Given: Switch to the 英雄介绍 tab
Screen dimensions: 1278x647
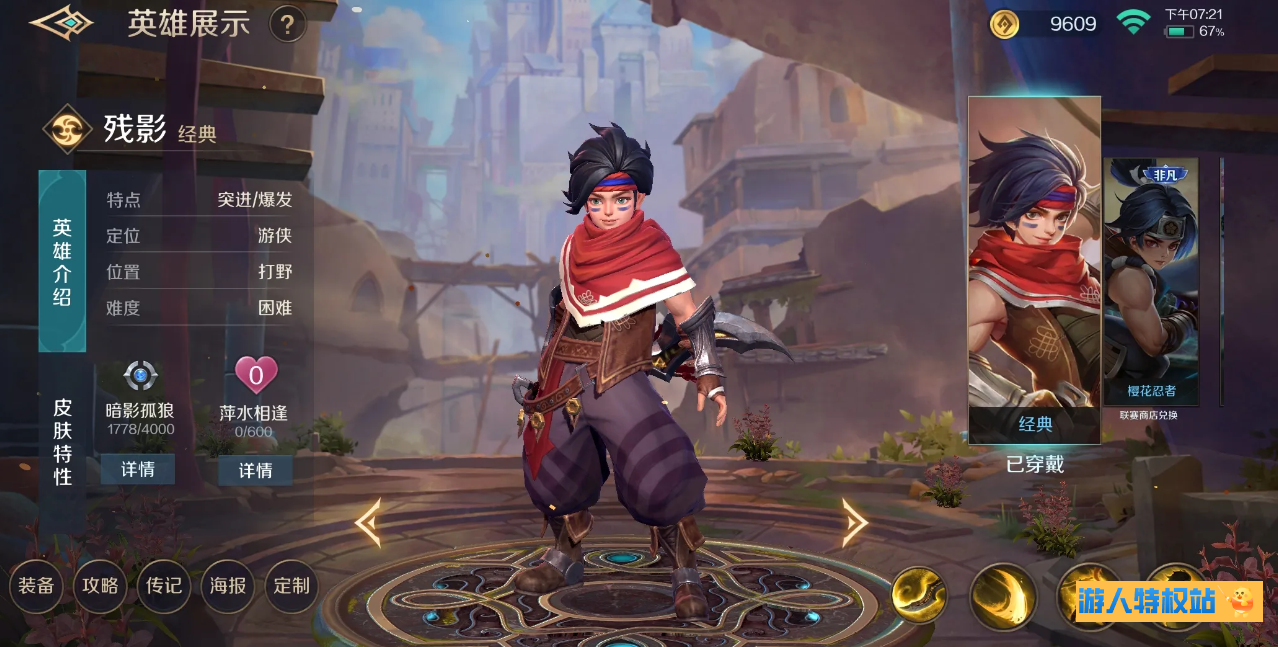Looking at the screenshot, I should [x=62, y=261].
